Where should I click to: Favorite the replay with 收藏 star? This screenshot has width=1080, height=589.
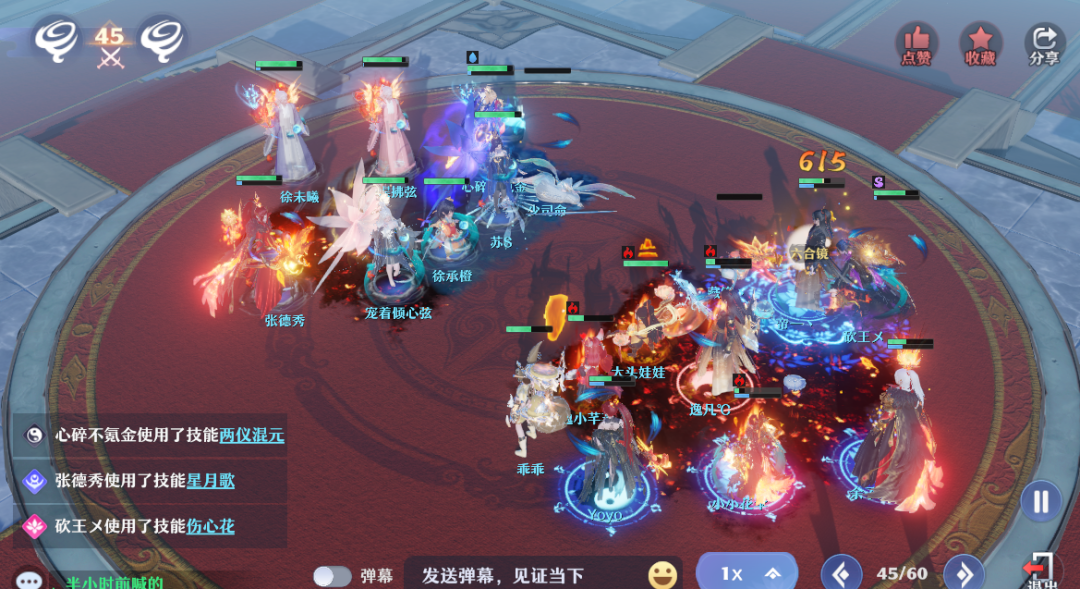click(980, 44)
